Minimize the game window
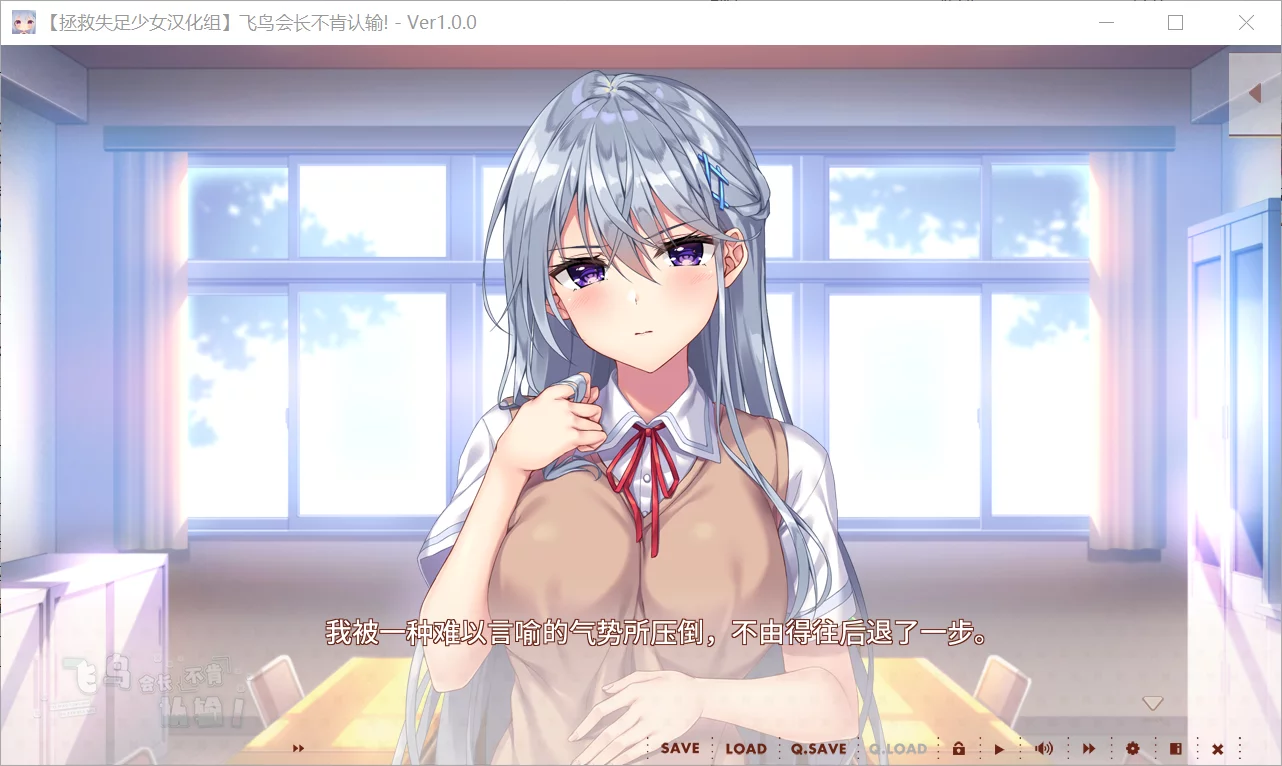1282x766 pixels. click(1105, 22)
